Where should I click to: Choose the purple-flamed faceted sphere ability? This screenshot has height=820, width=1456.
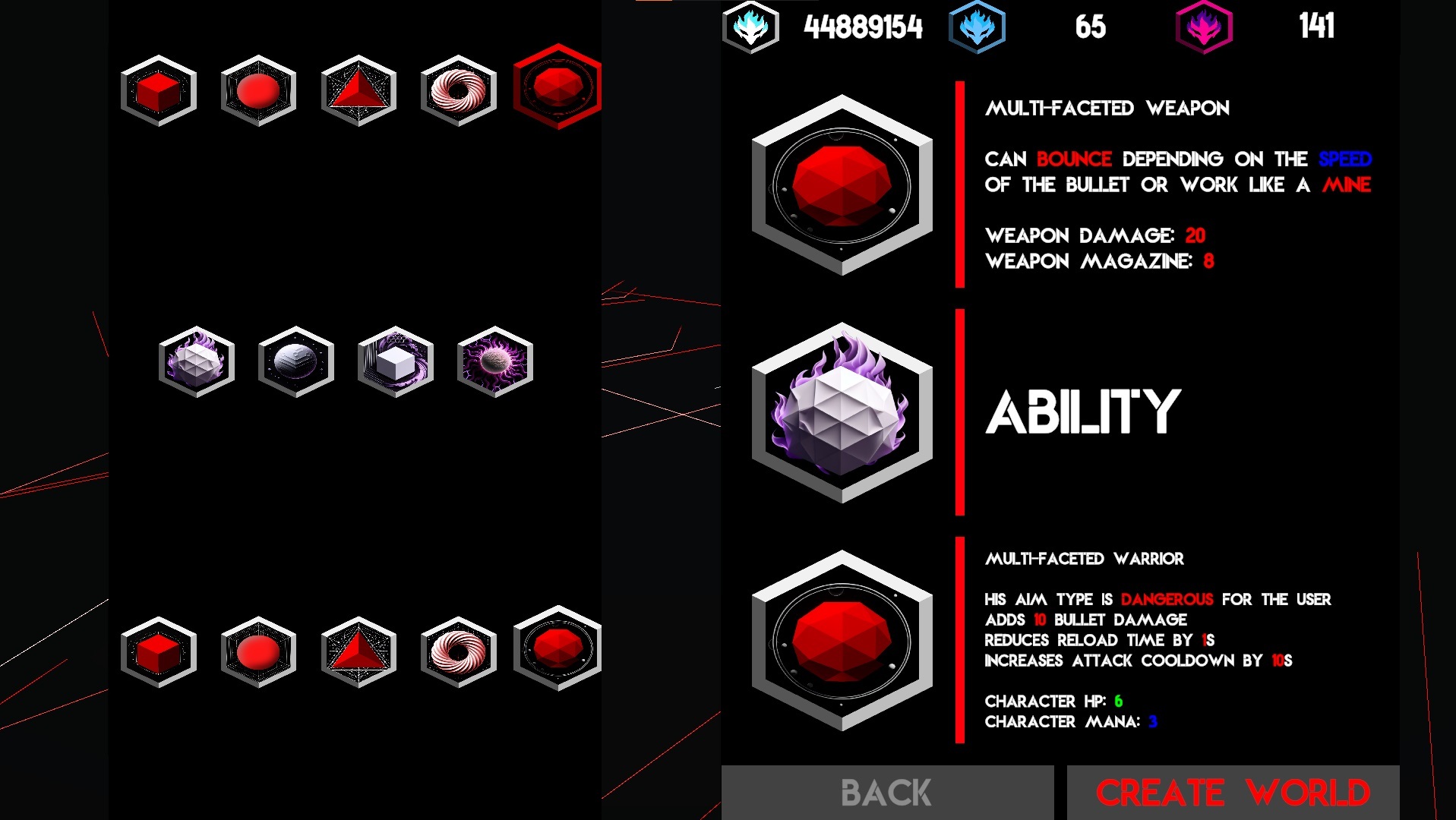point(196,361)
